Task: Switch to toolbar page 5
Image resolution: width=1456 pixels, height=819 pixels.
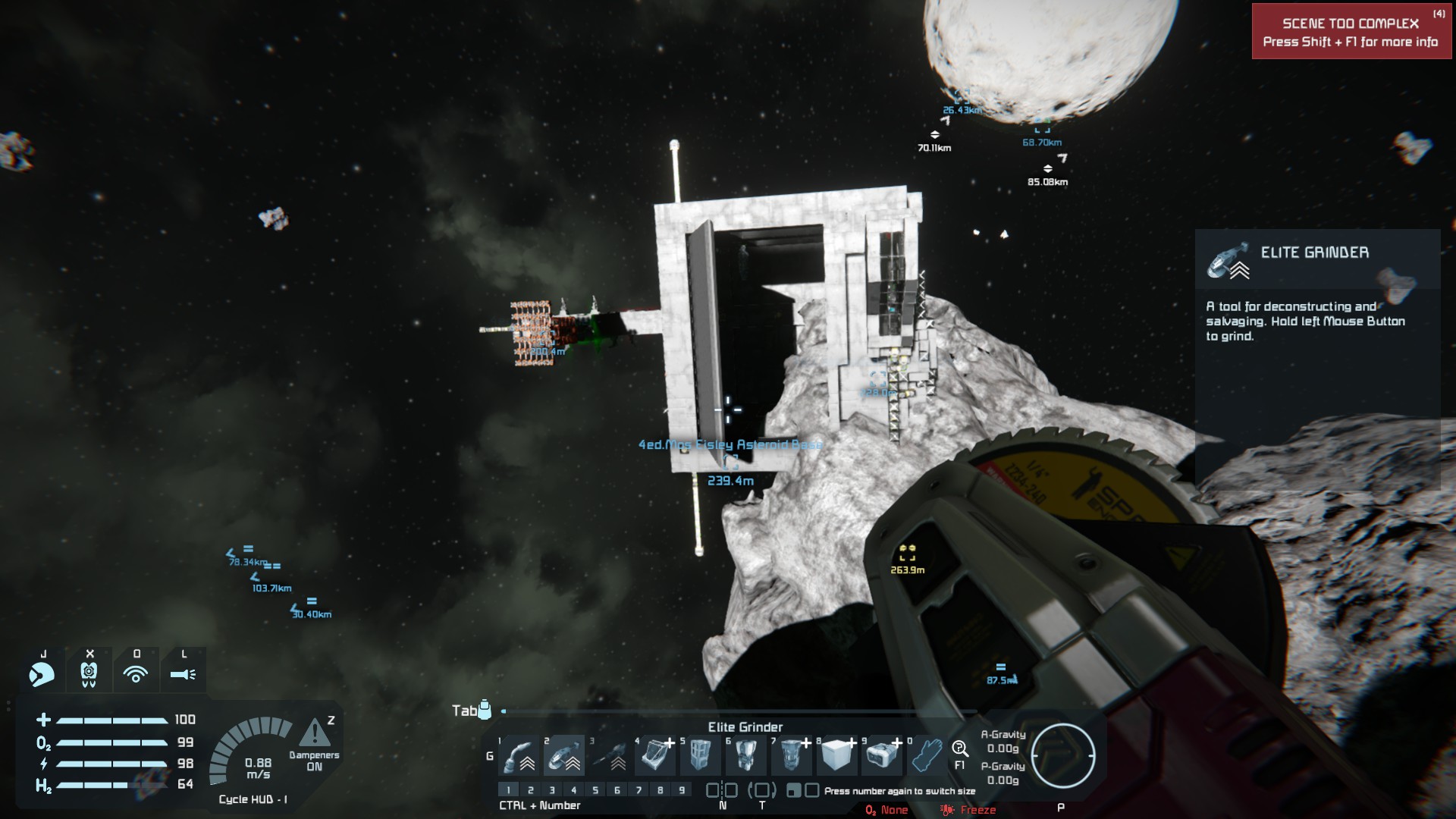Action: coord(595,790)
